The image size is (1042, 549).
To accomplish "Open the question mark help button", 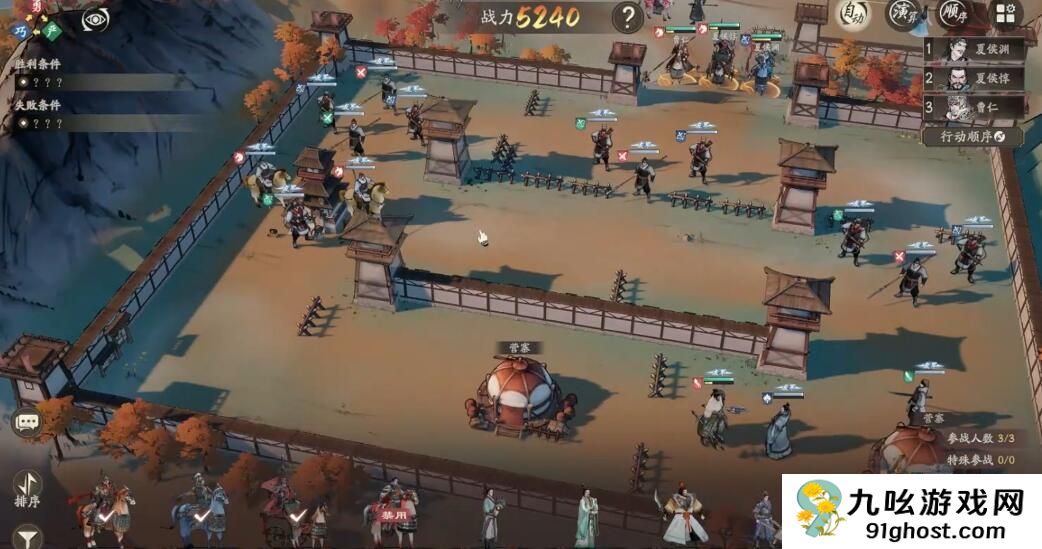I will 627,17.
